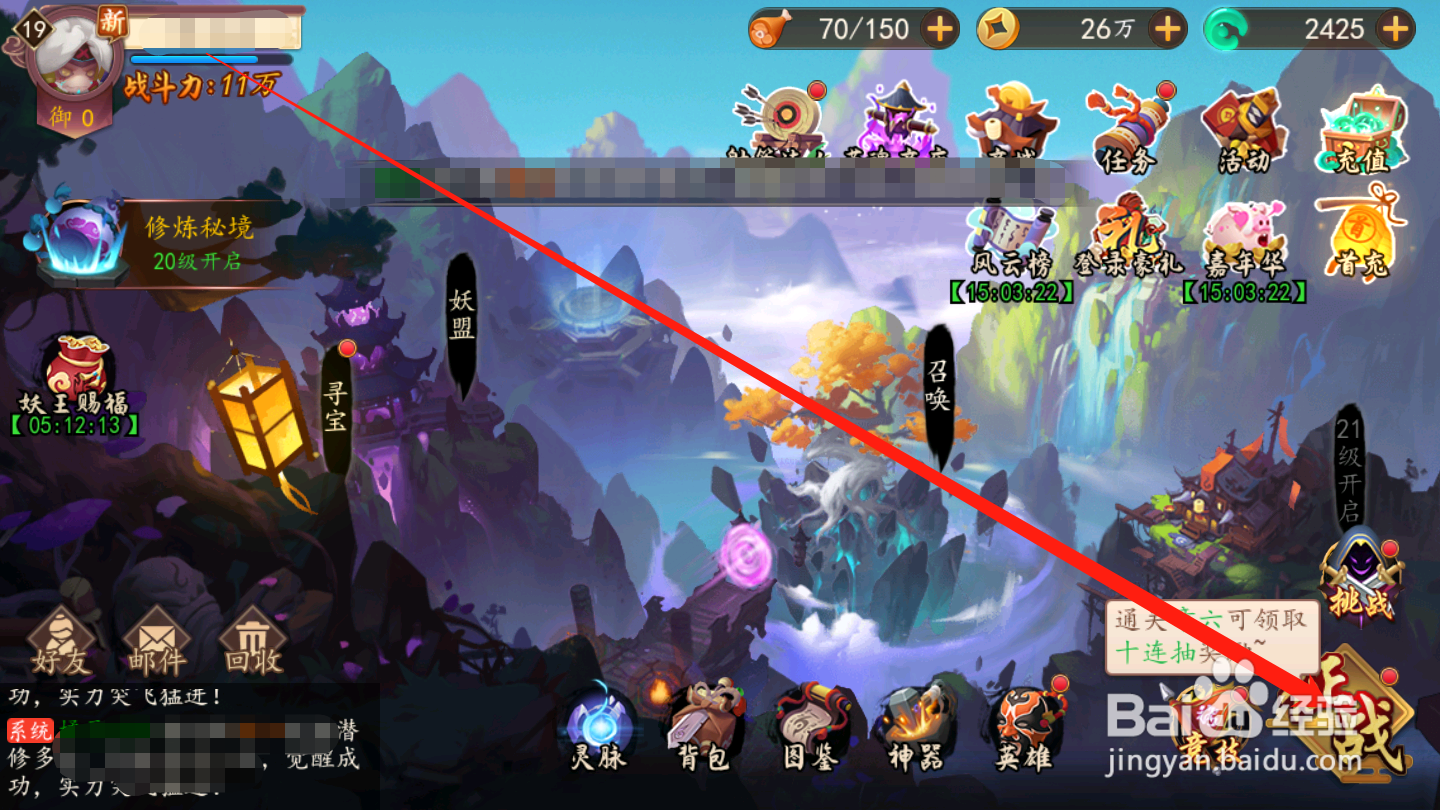
Task: Add stamina with the plus next to 70/150
Action: point(937,28)
